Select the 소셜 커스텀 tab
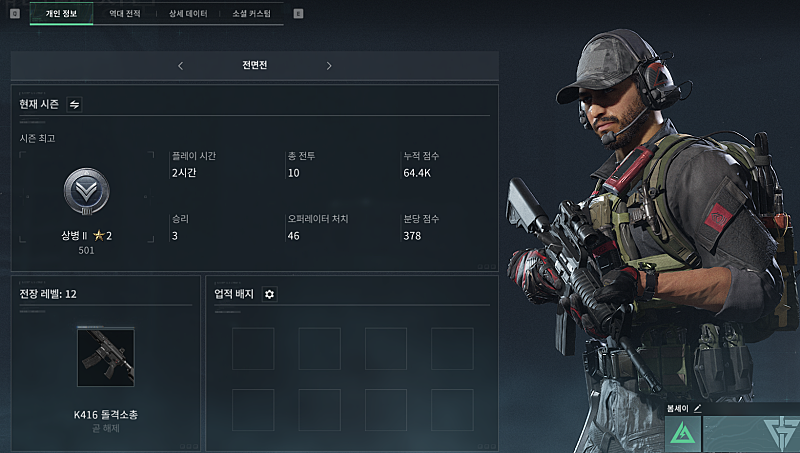800x453 pixels. click(x=251, y=13)
